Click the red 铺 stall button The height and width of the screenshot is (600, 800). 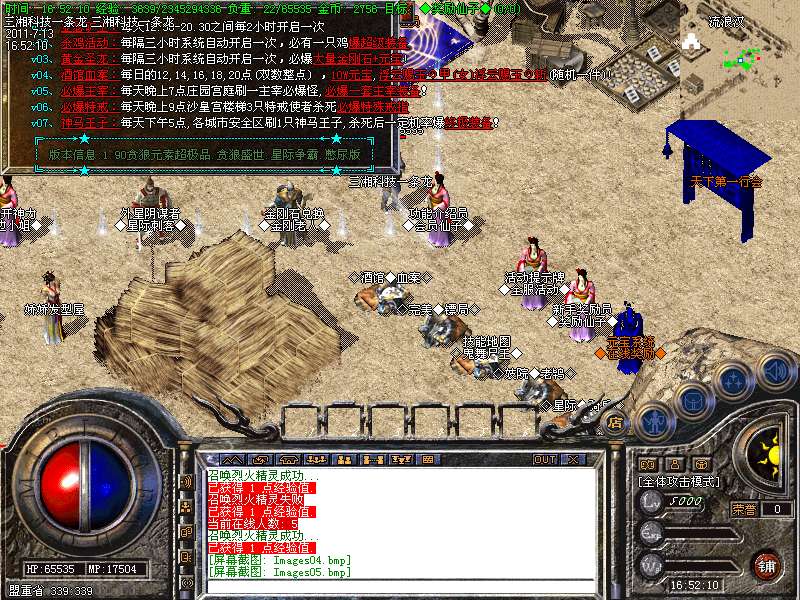point(766,565)
